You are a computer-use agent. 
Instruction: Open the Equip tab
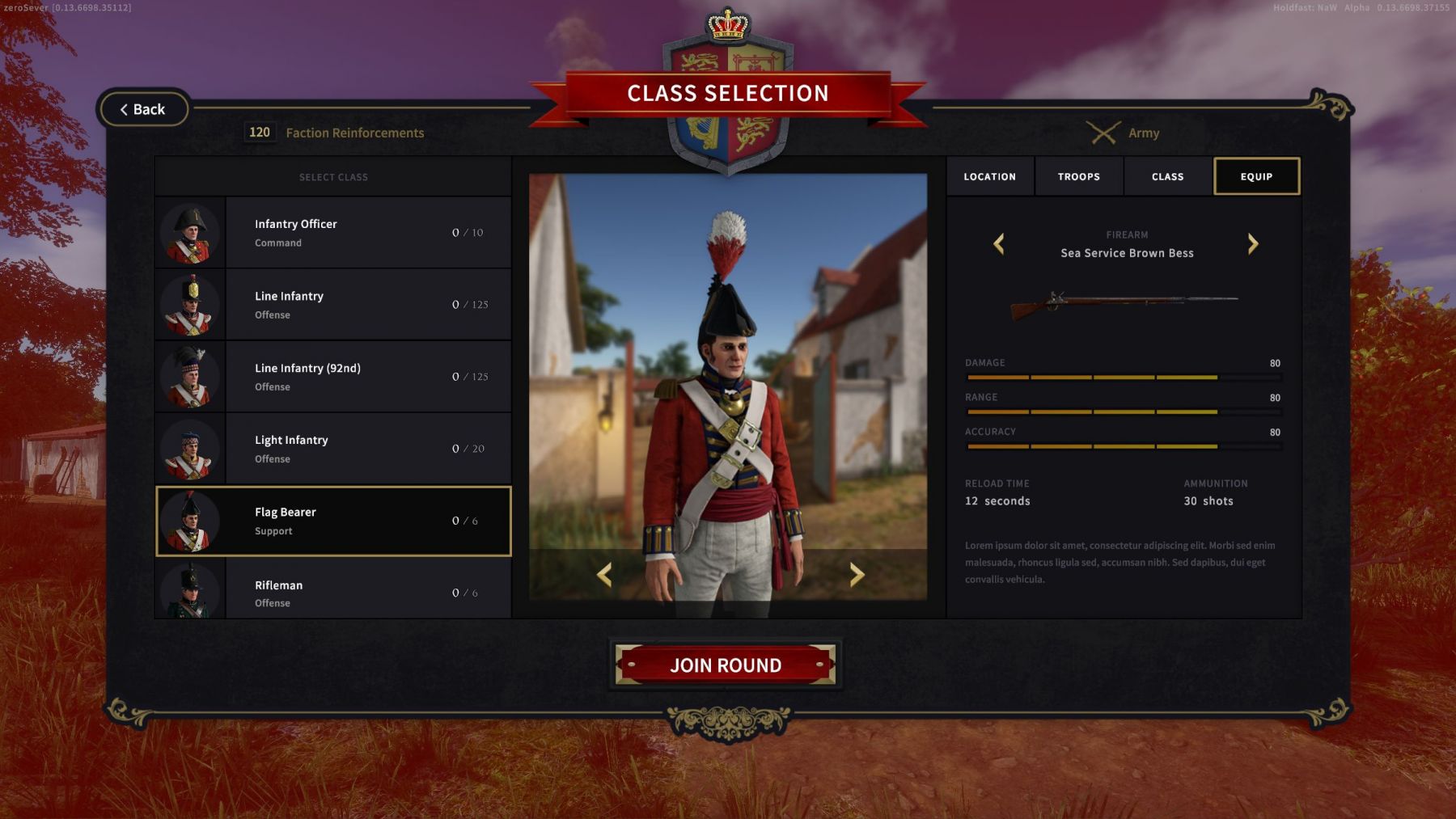(1256, 176)
